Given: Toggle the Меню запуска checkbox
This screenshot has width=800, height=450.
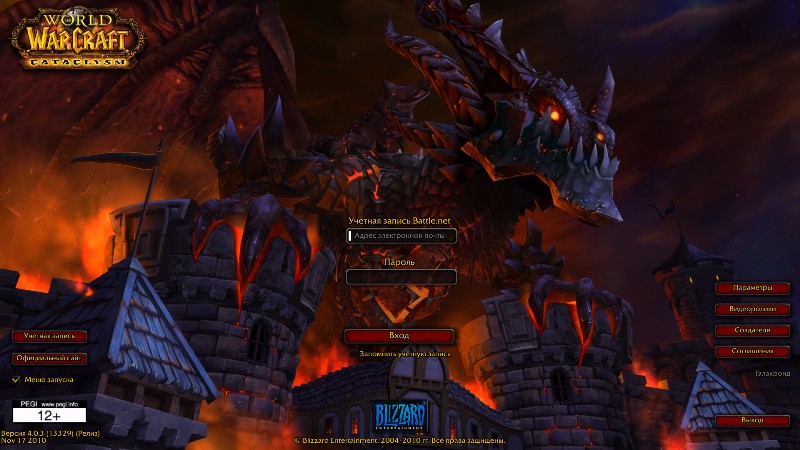Looking at the screenshot, I should click(x=15, y=380).
